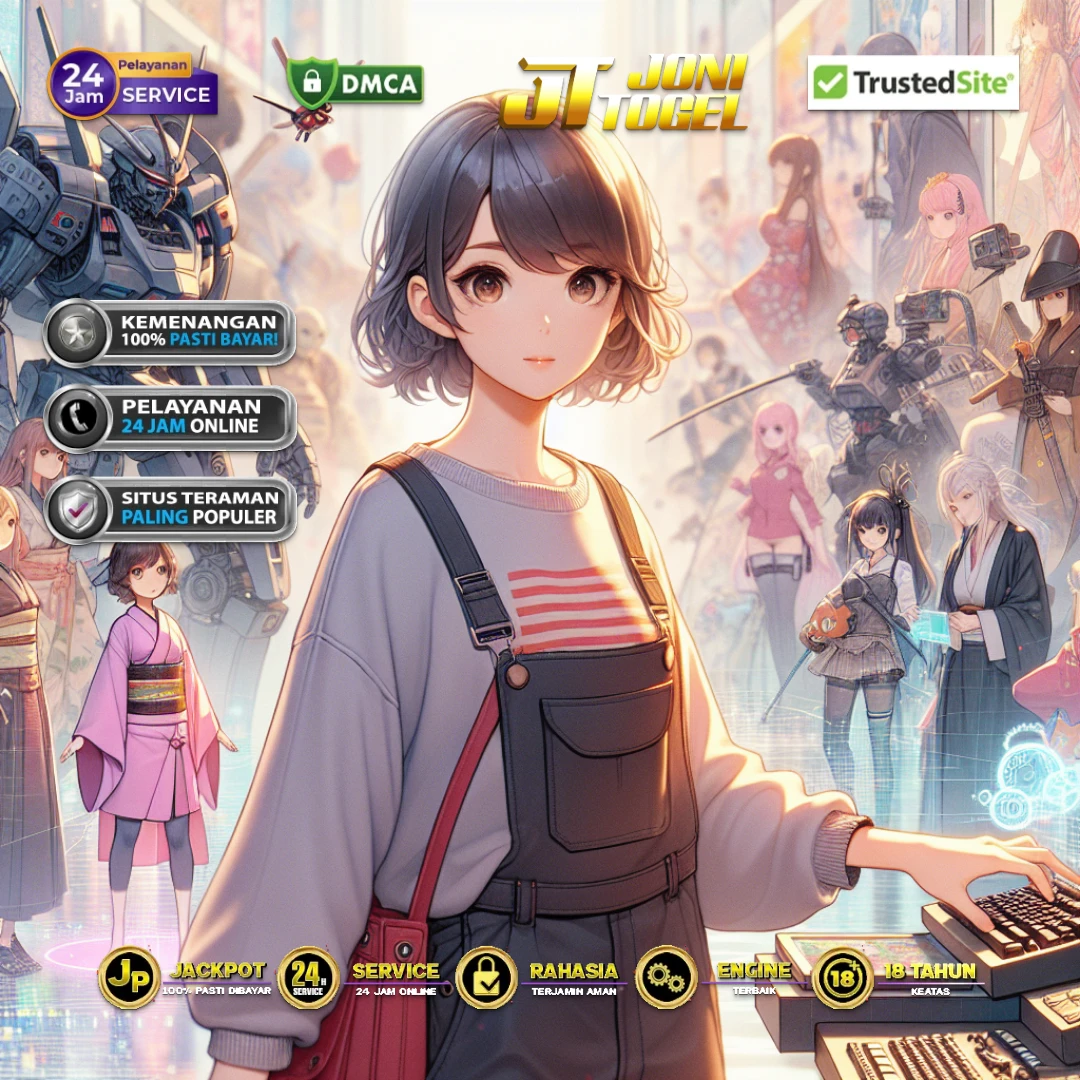Click the gold 18+ age icon
The width and height of the screenshot is (1080, 1080).
tap(843, 977)
